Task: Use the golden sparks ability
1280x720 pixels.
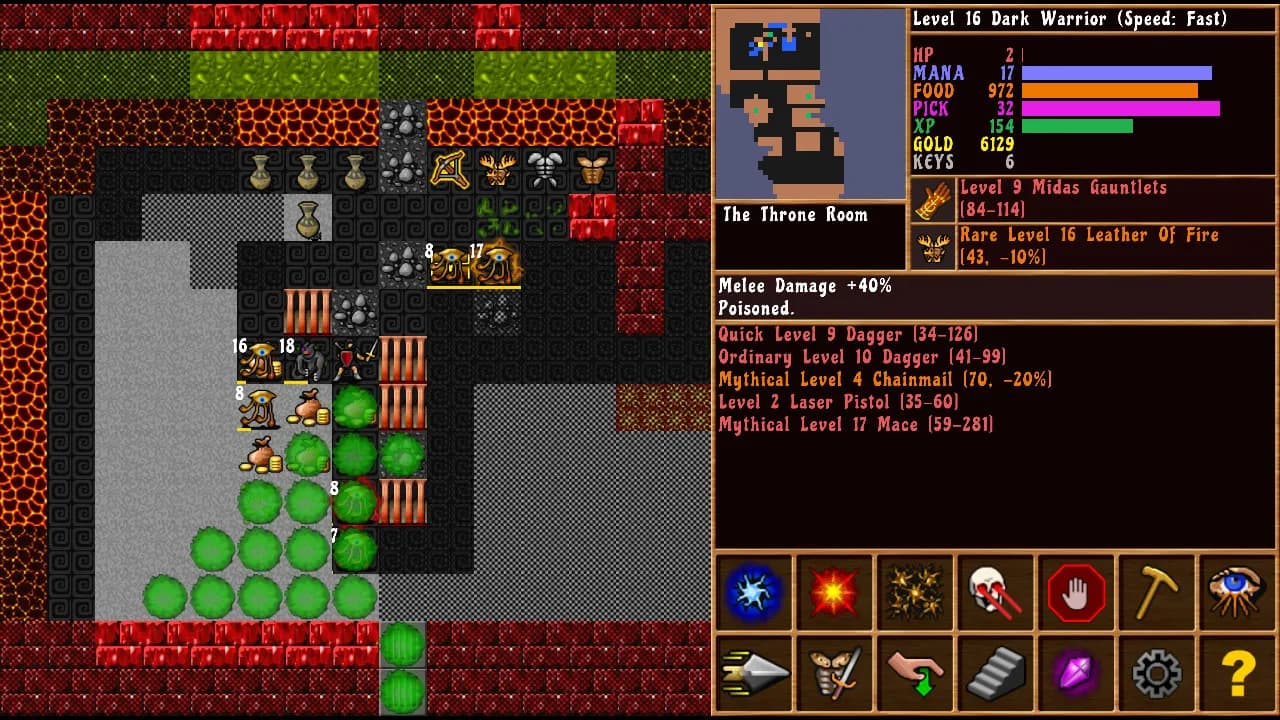Action: click(x=915, y=592)
